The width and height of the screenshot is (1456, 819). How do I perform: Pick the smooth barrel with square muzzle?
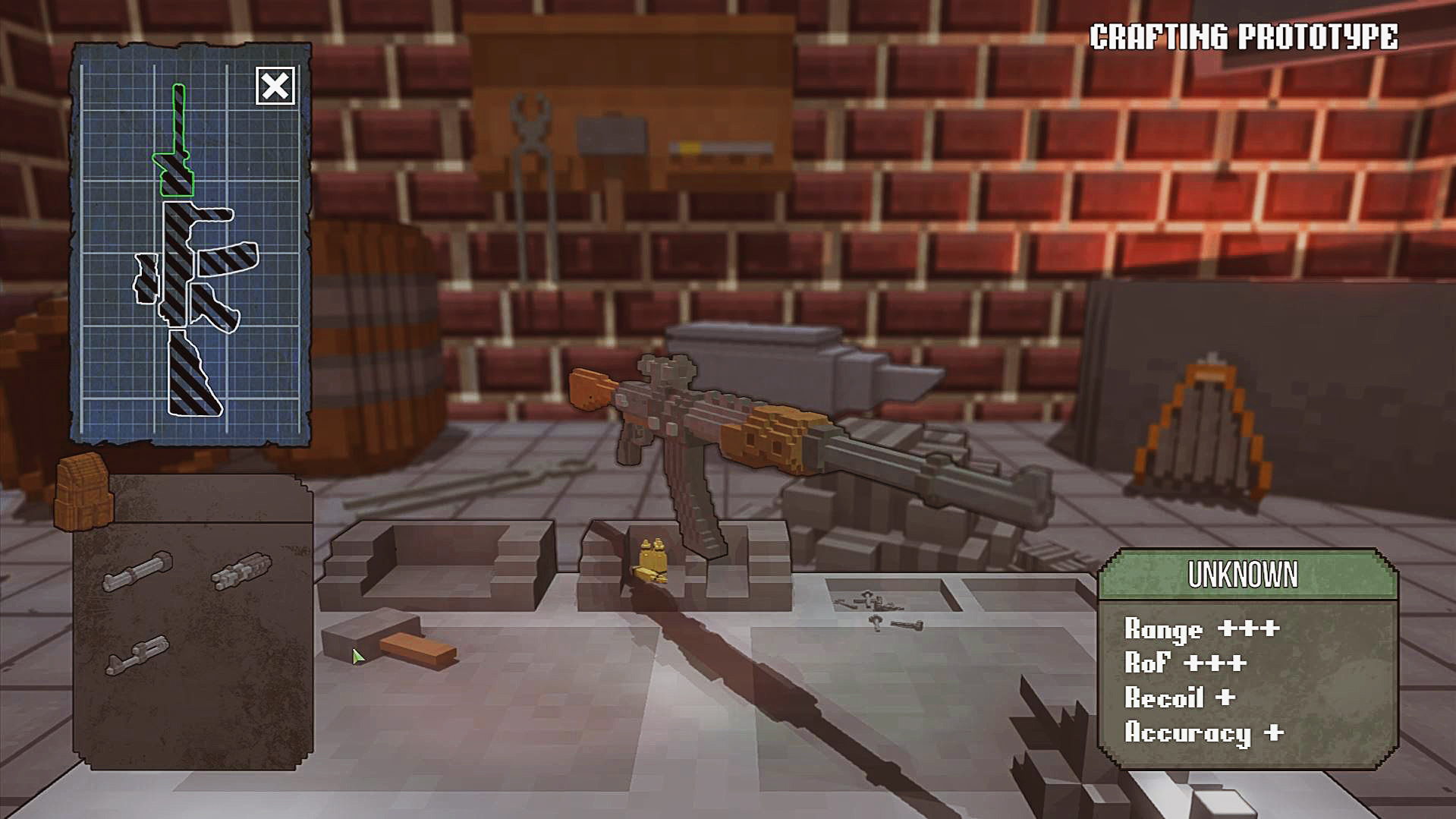137,572
